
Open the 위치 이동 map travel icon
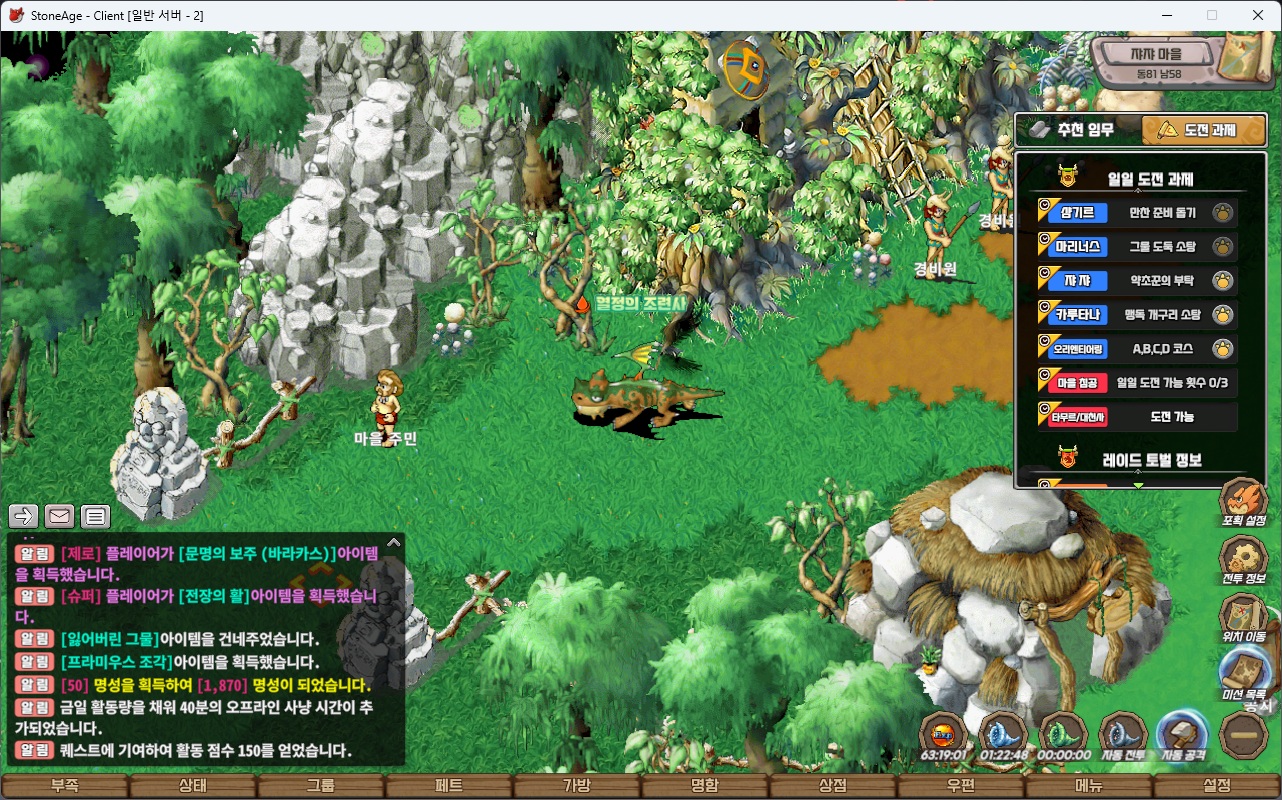click(1244, 618)
